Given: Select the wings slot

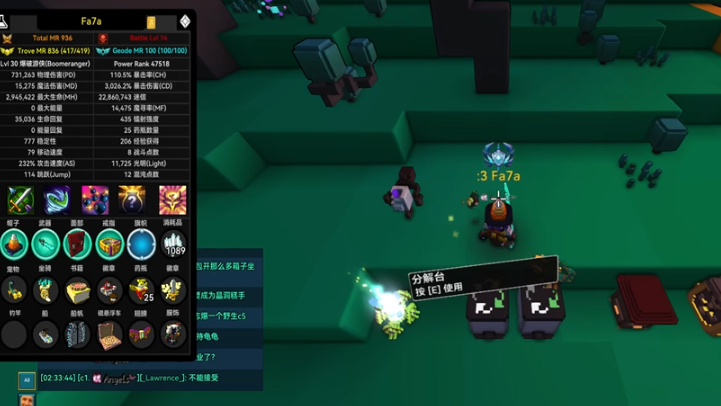Looking at the screenshot, I should tap(142, 334).
